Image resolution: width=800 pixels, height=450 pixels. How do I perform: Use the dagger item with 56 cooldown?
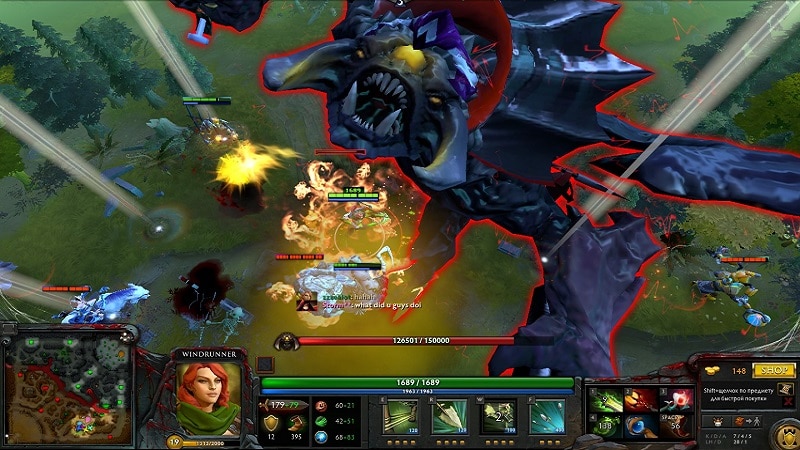coord(679,427)
